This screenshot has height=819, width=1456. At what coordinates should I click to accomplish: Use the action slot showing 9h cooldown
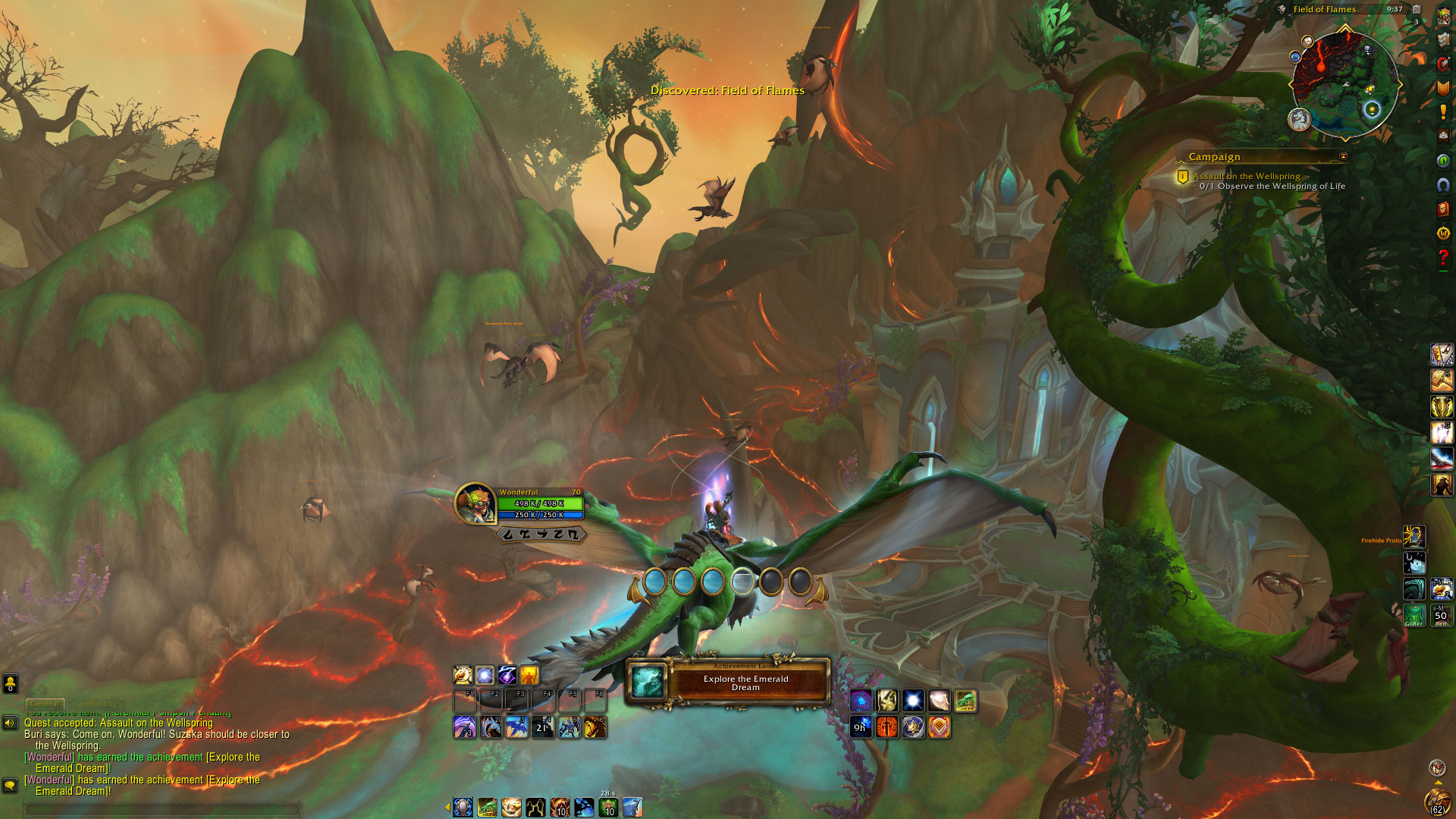(861, 727)
